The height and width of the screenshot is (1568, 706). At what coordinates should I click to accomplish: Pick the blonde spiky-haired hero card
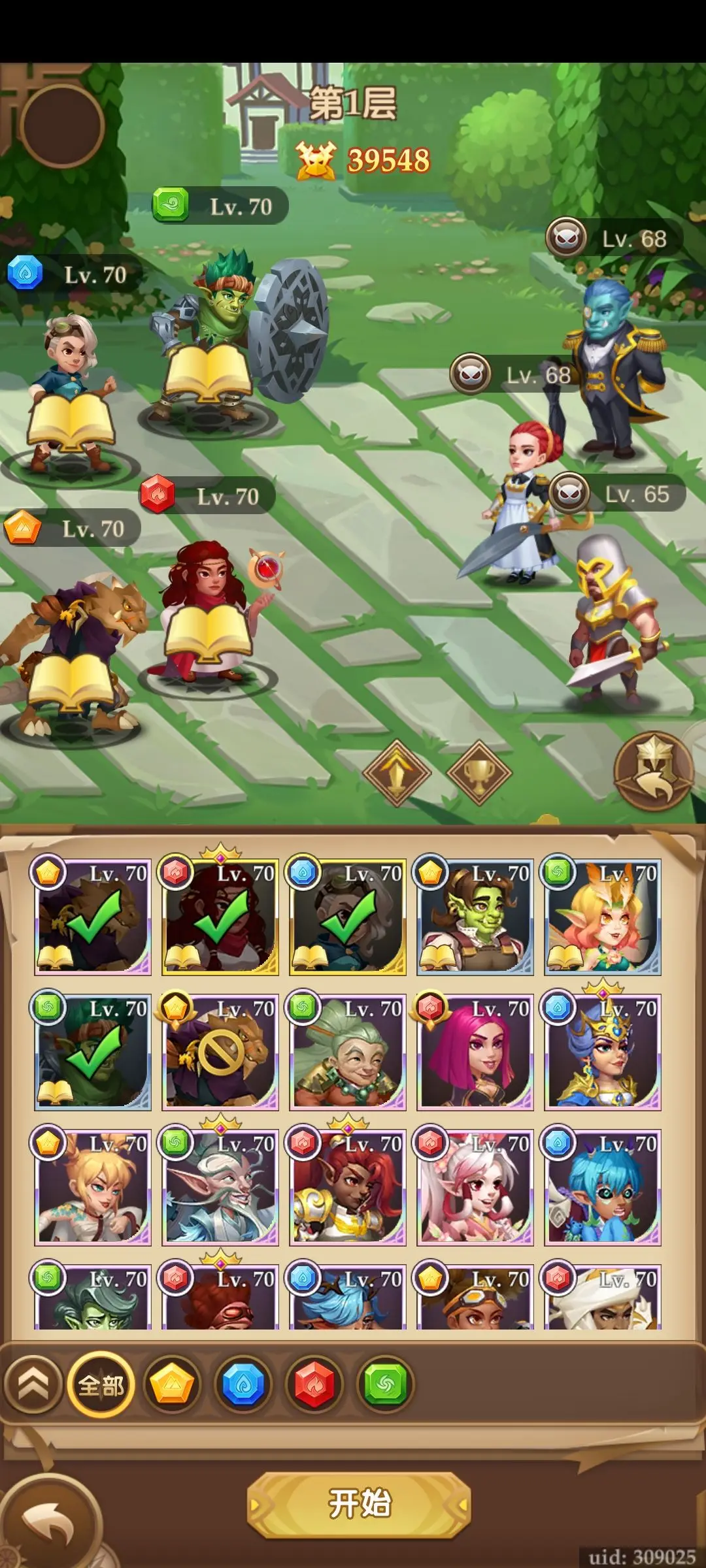point(93,1188)
